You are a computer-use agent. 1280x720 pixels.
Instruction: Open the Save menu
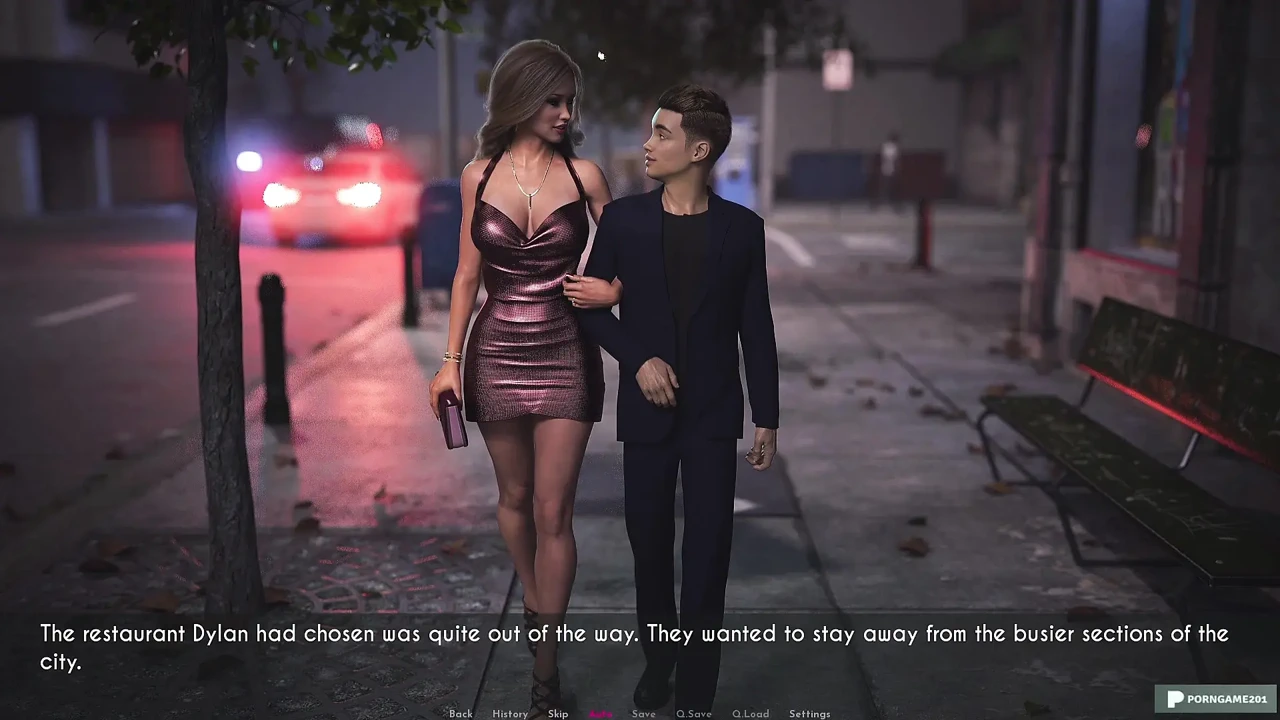643,714
